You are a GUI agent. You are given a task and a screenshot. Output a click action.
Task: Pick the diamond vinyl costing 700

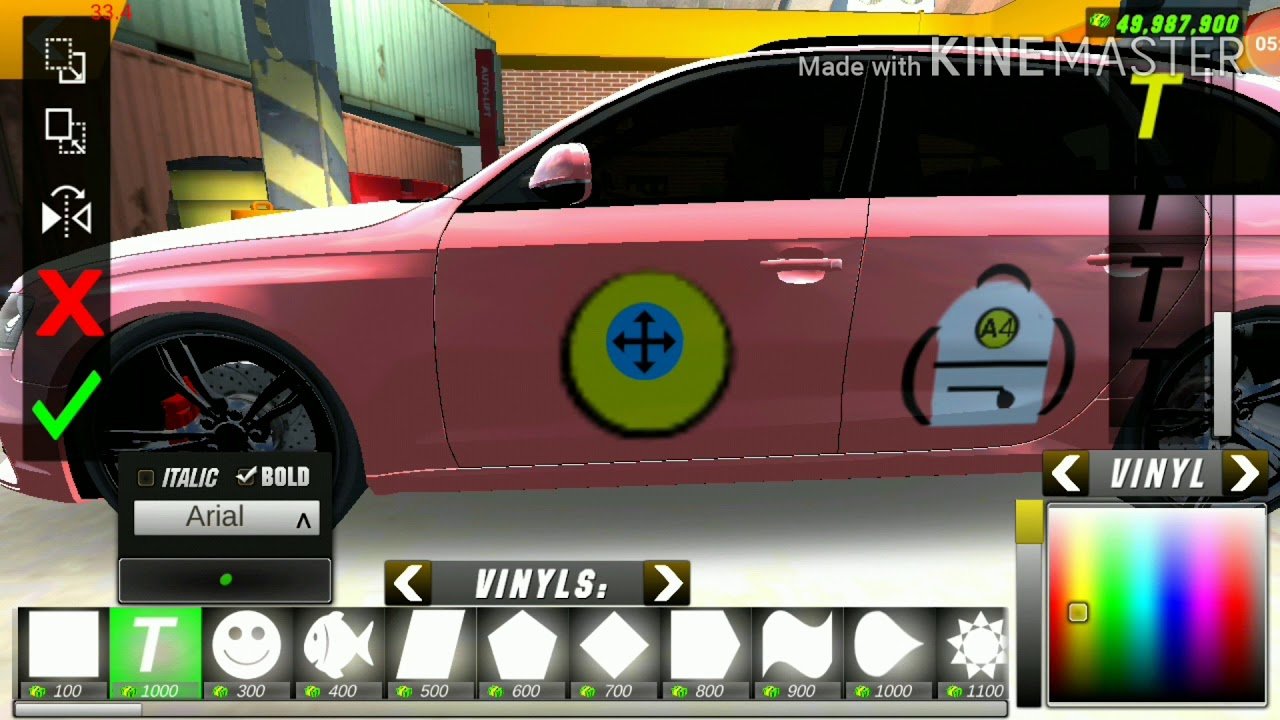[x=614, y=645]
